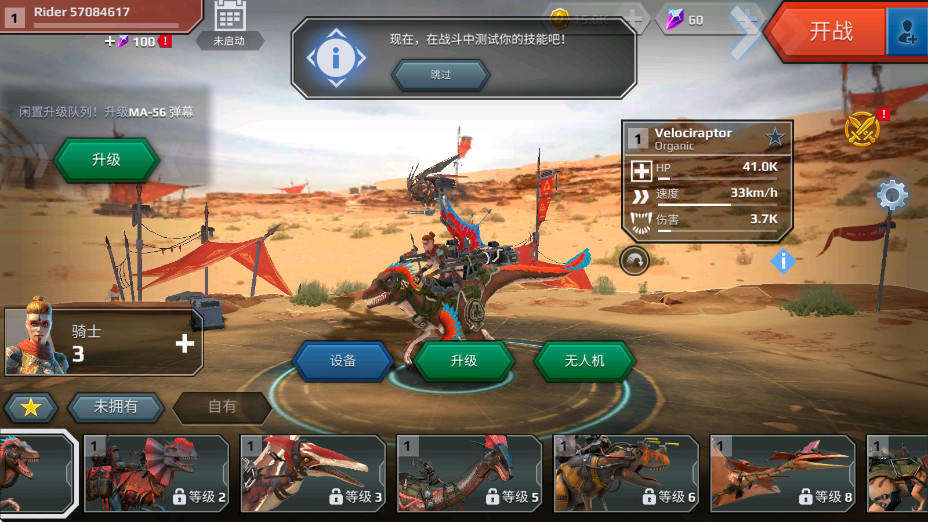Viewport: 928px width, 522px height.
Task: Select the locked 等级 6 orange dinosaur
Action: click(627, 473)
